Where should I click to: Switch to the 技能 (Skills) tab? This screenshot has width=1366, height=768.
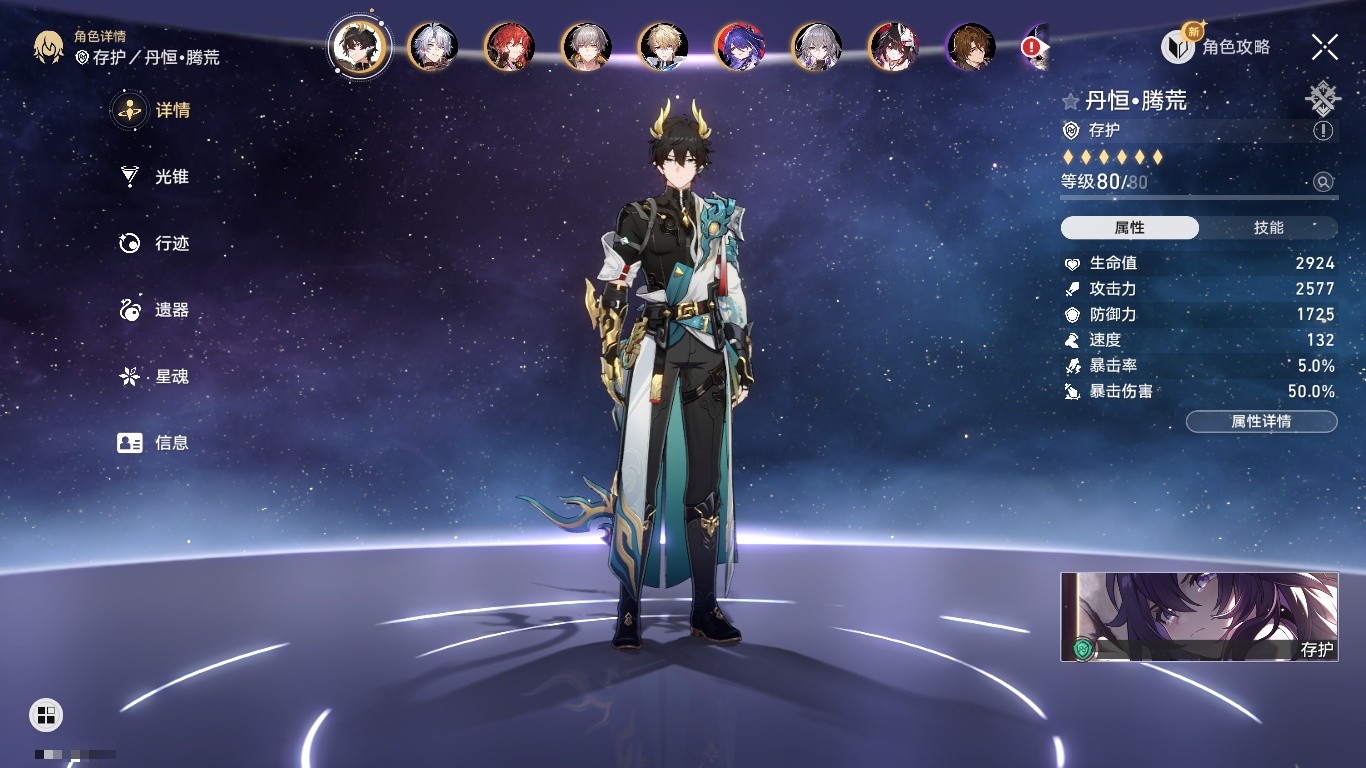[x=1268, y=228]
